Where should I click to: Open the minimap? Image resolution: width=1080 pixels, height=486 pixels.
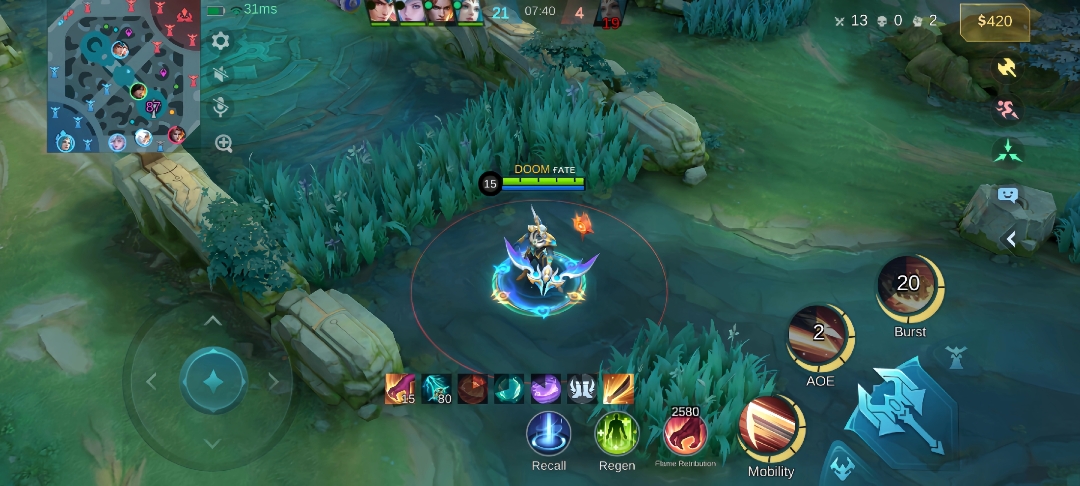120,76
